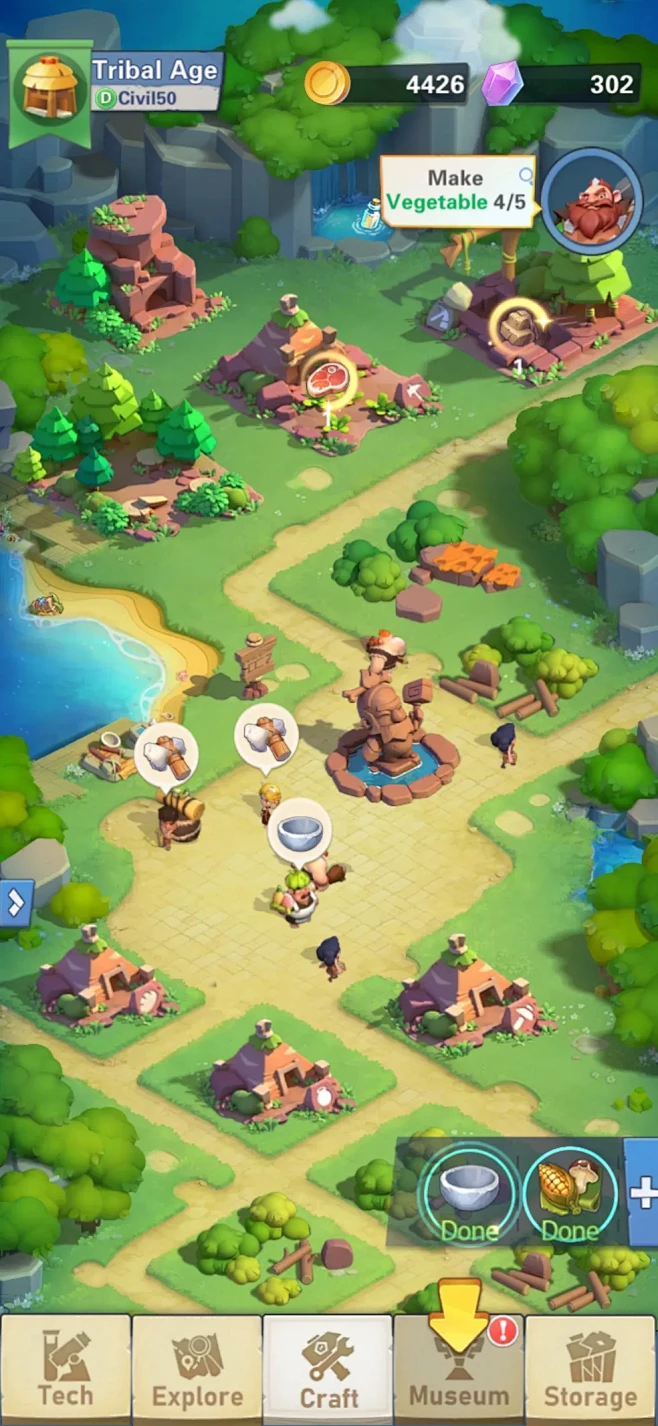
Task: Open the Craft menu
Action: point(327,1369)
